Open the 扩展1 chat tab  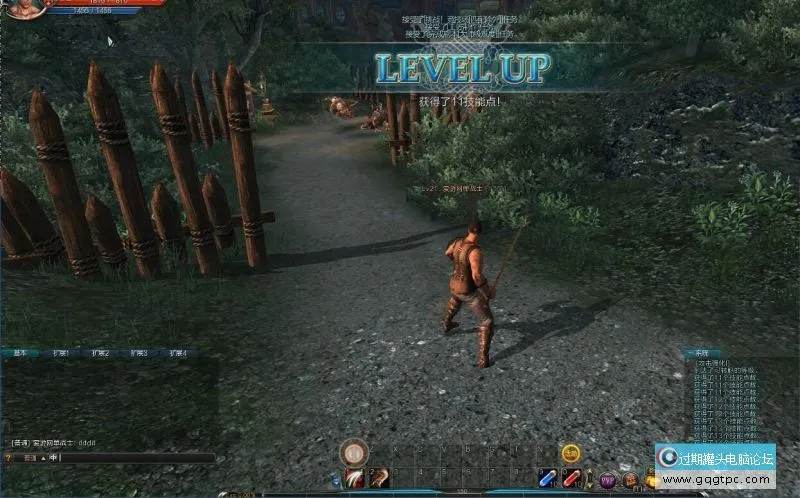(x=61, y=353)
